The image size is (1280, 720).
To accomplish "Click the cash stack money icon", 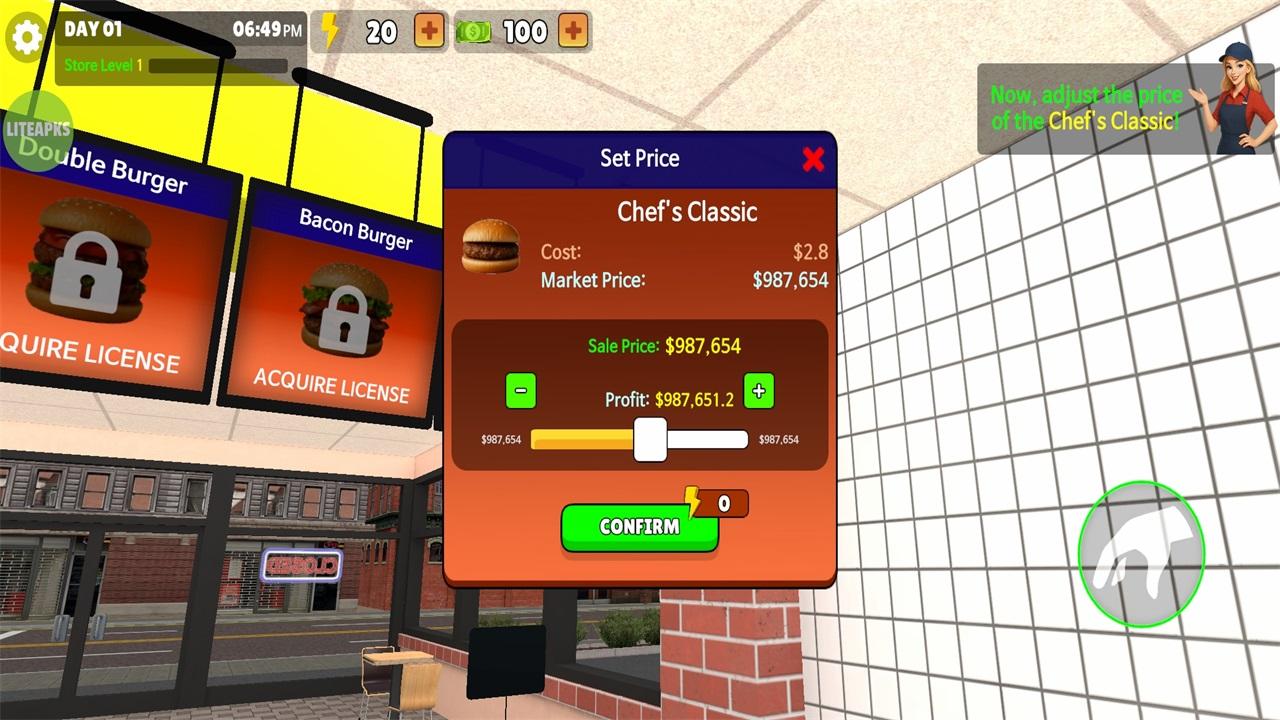I will point(472,31).
